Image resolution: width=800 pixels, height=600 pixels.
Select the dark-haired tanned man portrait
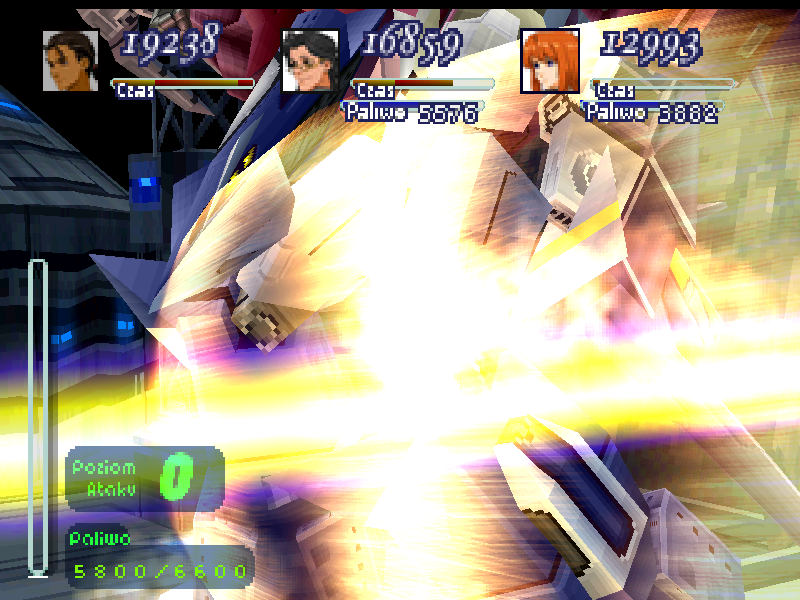pos(70,61)
